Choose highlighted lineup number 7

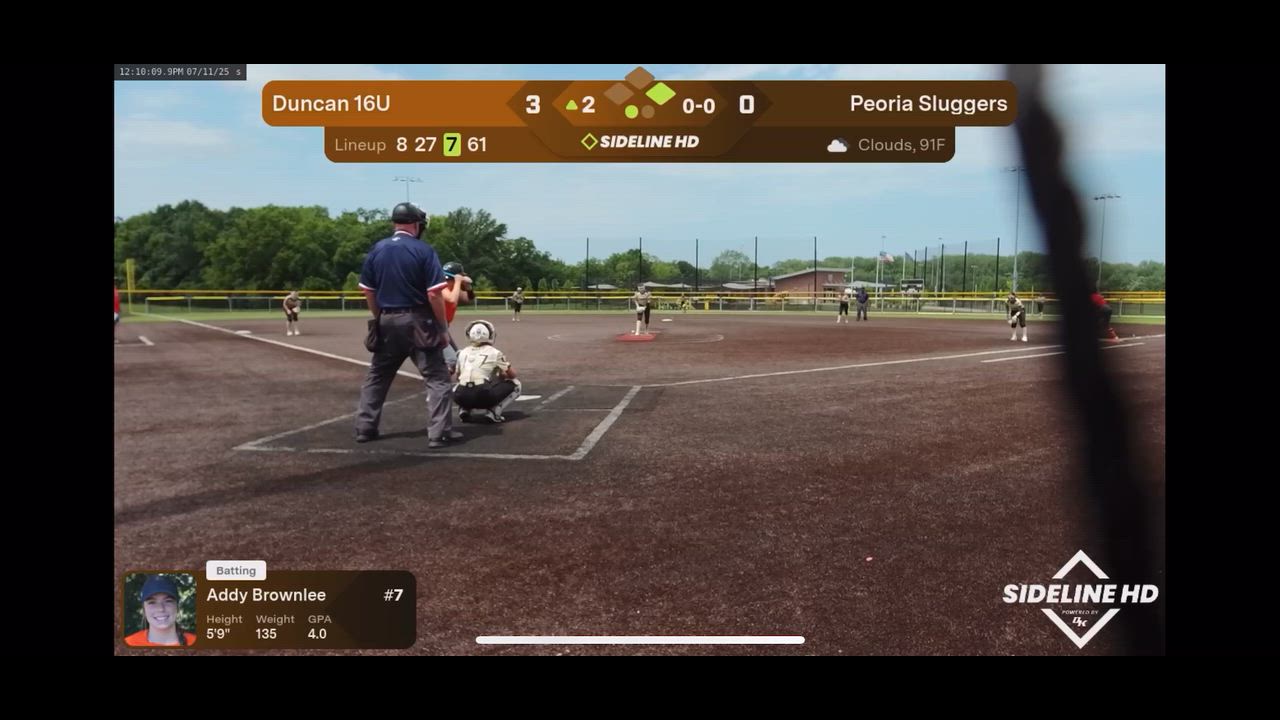pos(452,145)
